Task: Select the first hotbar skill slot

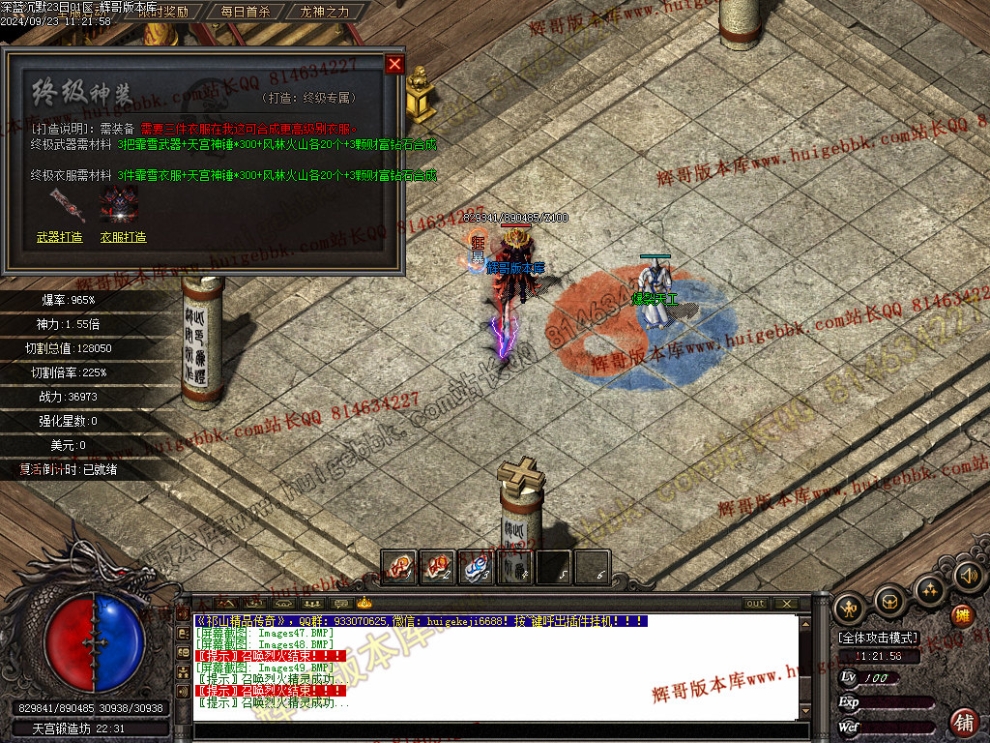Action: coord(398,567)
